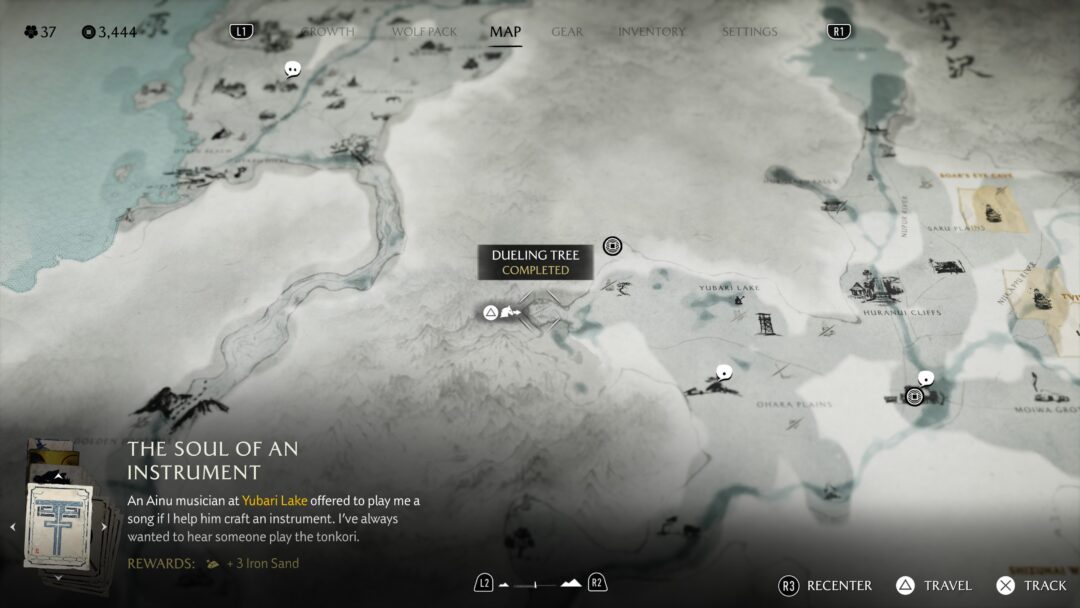Click the Dueling Tree completed label
1080x608 pixels.
tap(535, 262)
